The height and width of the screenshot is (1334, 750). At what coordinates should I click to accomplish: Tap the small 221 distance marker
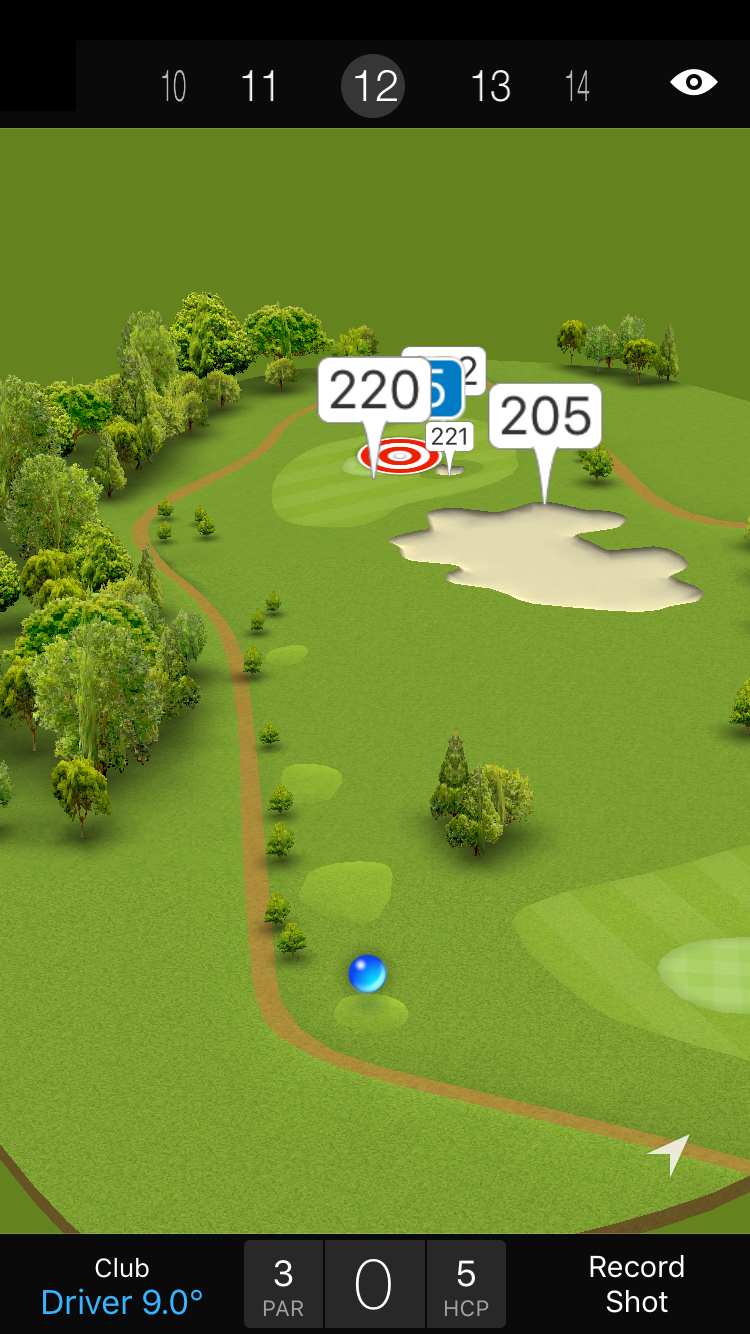point(450,437)
